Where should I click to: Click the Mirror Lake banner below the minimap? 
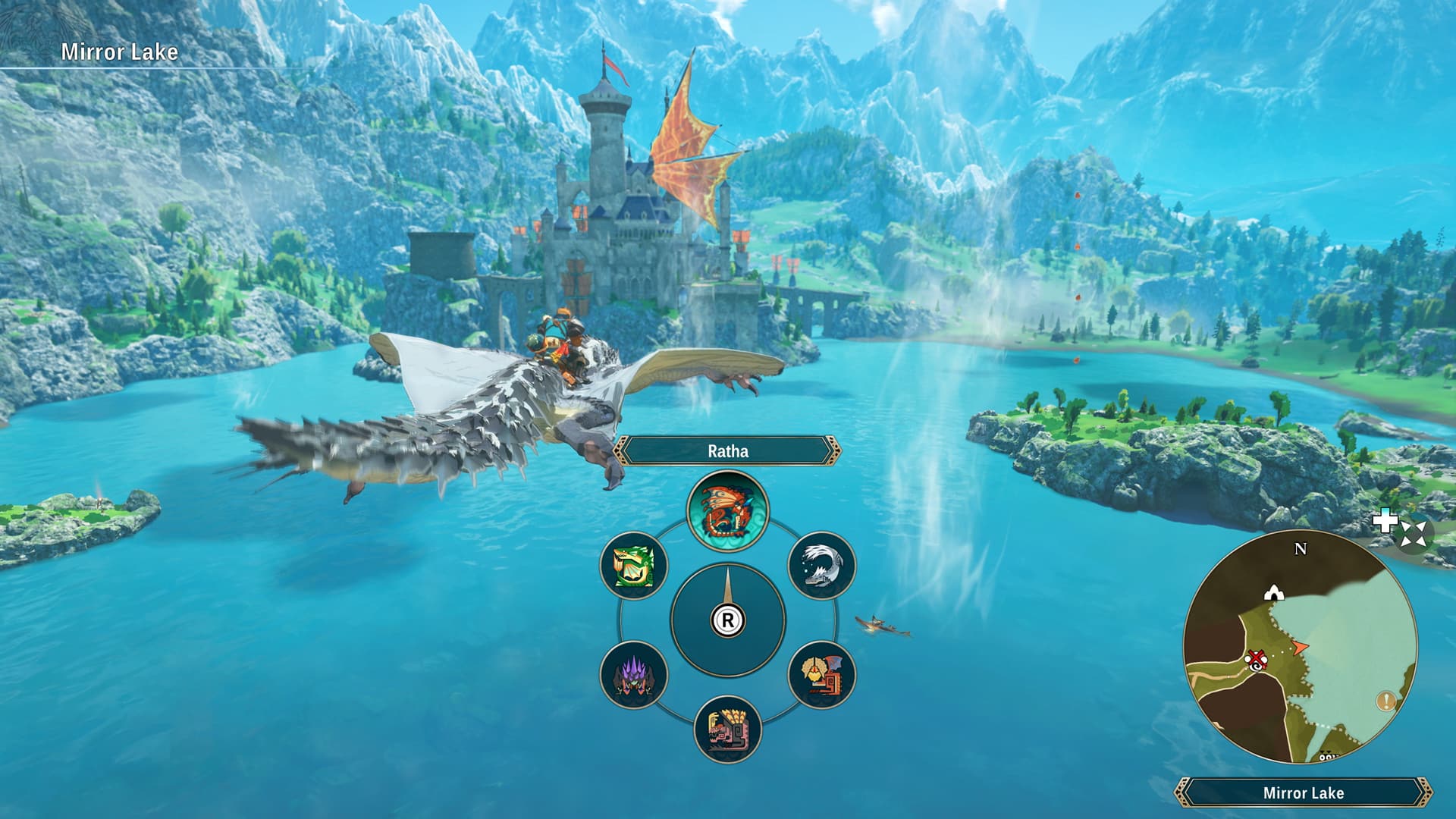(x=1304, y=792)
